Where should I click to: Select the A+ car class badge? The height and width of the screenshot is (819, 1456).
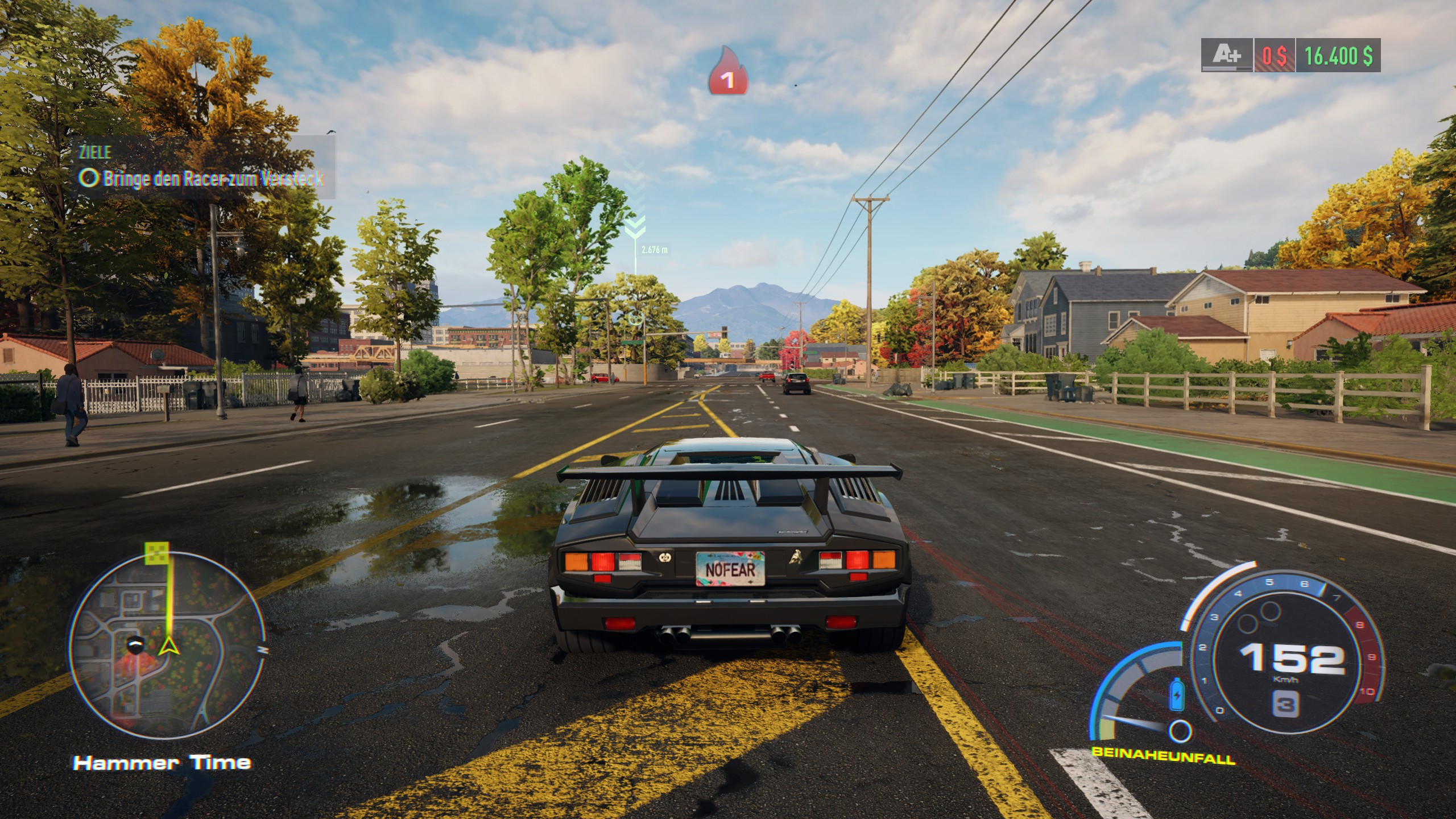(1227, 55)
